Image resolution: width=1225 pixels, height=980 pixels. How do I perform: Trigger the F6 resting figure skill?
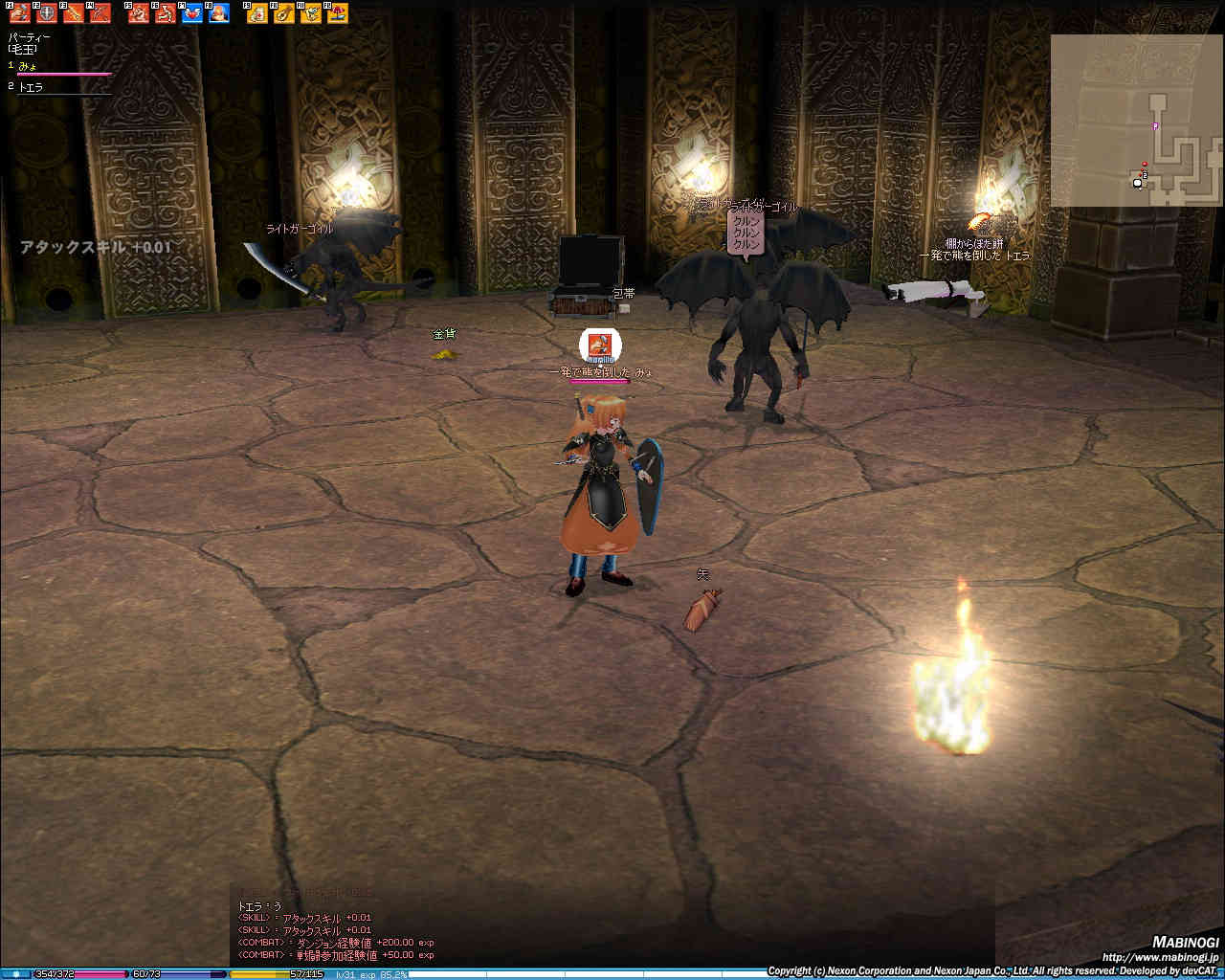165,13
